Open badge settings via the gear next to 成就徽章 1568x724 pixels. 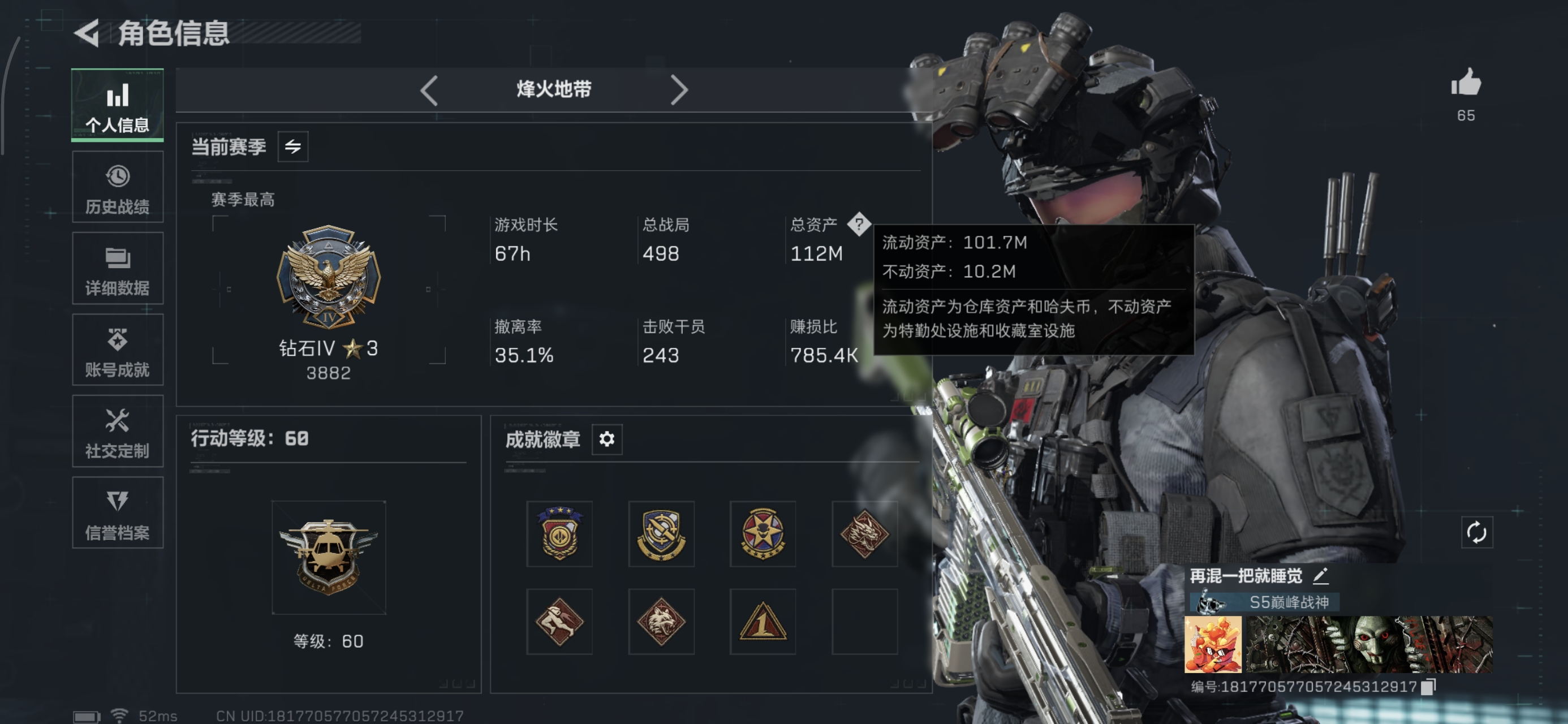point(608,439)
